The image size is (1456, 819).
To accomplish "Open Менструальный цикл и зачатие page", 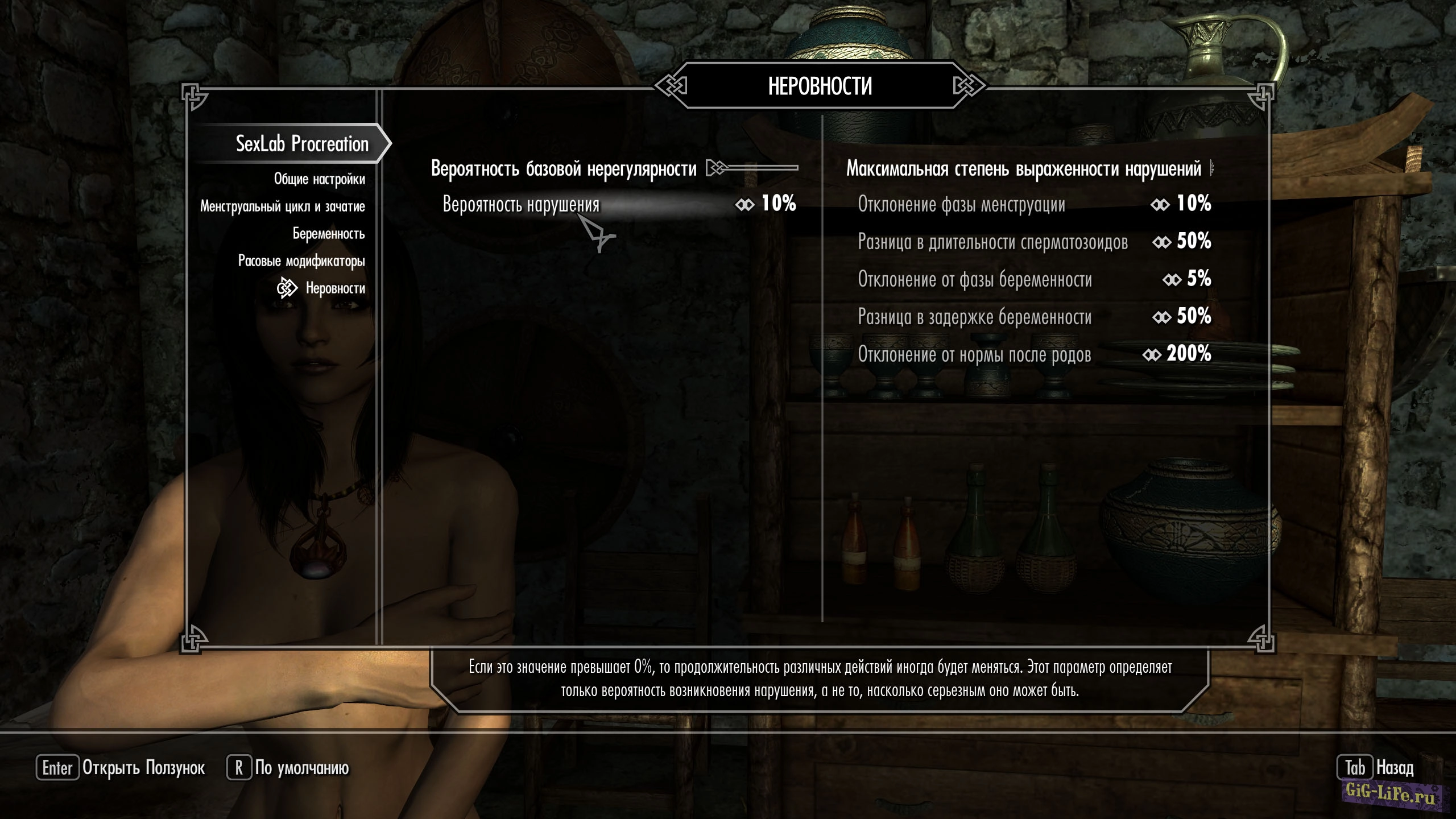I will click(282, 206).
